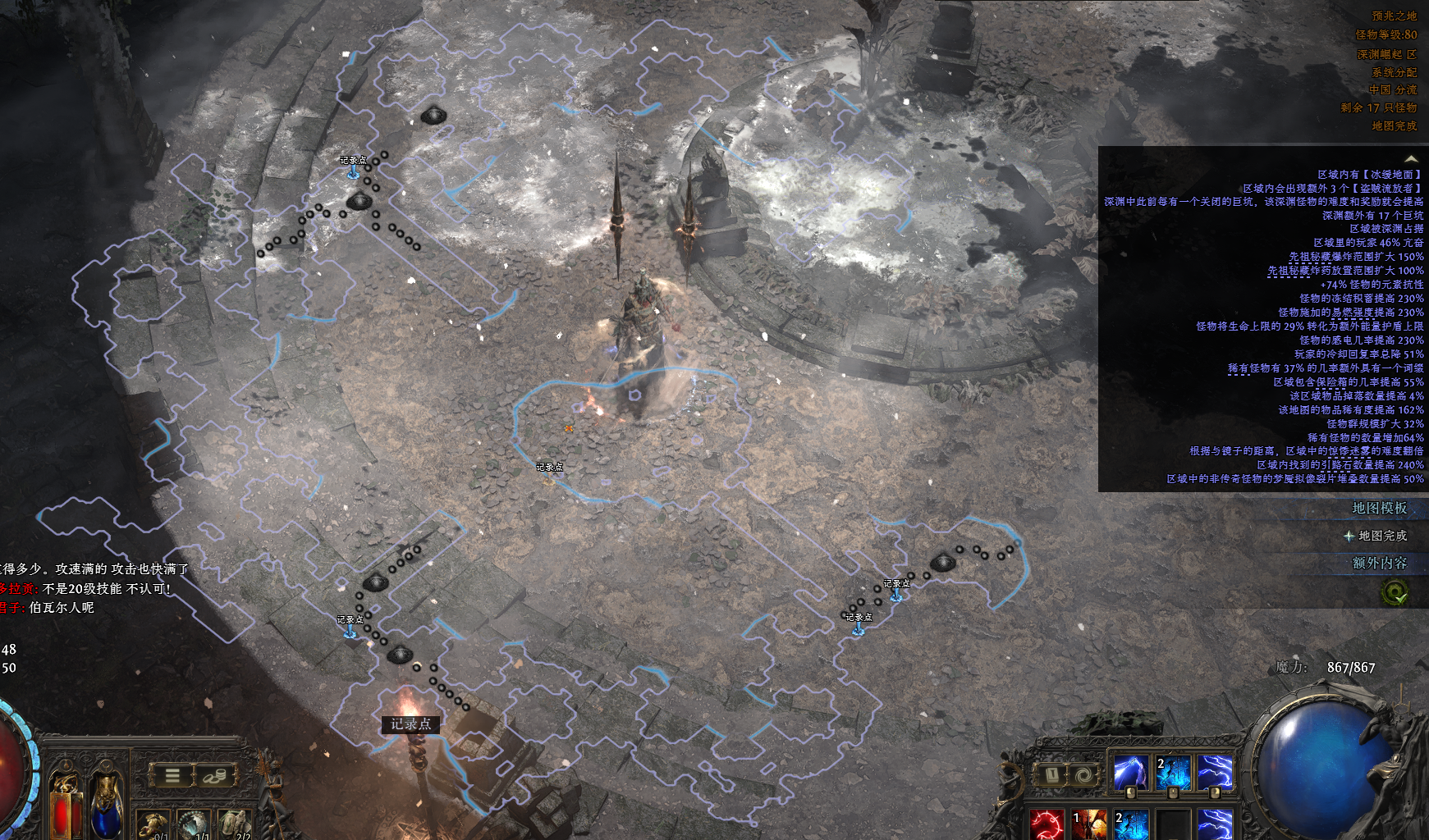This screenshot has width=1429, height=840.
Task: Select the empty black skill slot
Action: 1173,824
